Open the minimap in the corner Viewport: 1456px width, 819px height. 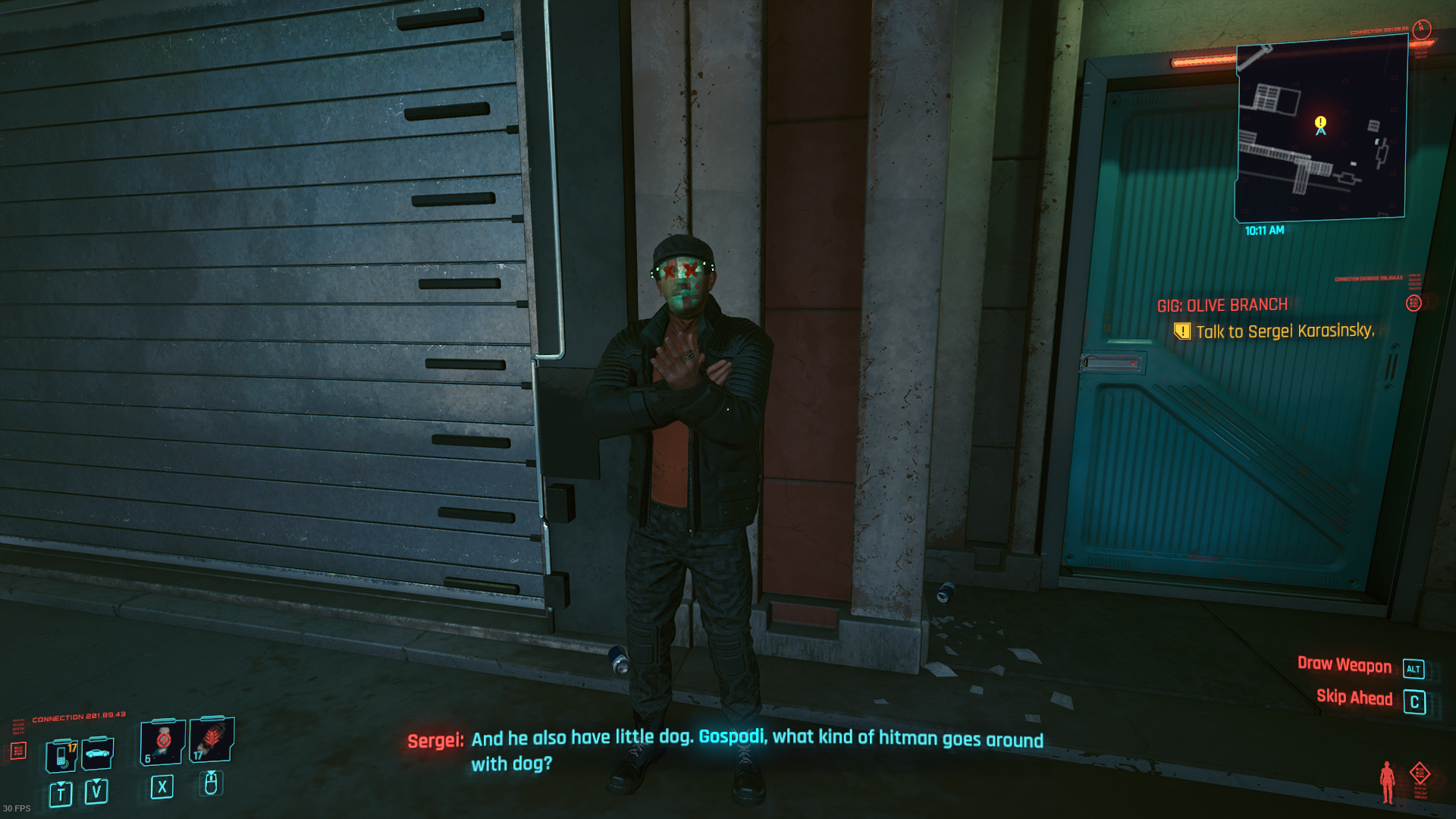pyautogui.click(x=1321, y=129)
